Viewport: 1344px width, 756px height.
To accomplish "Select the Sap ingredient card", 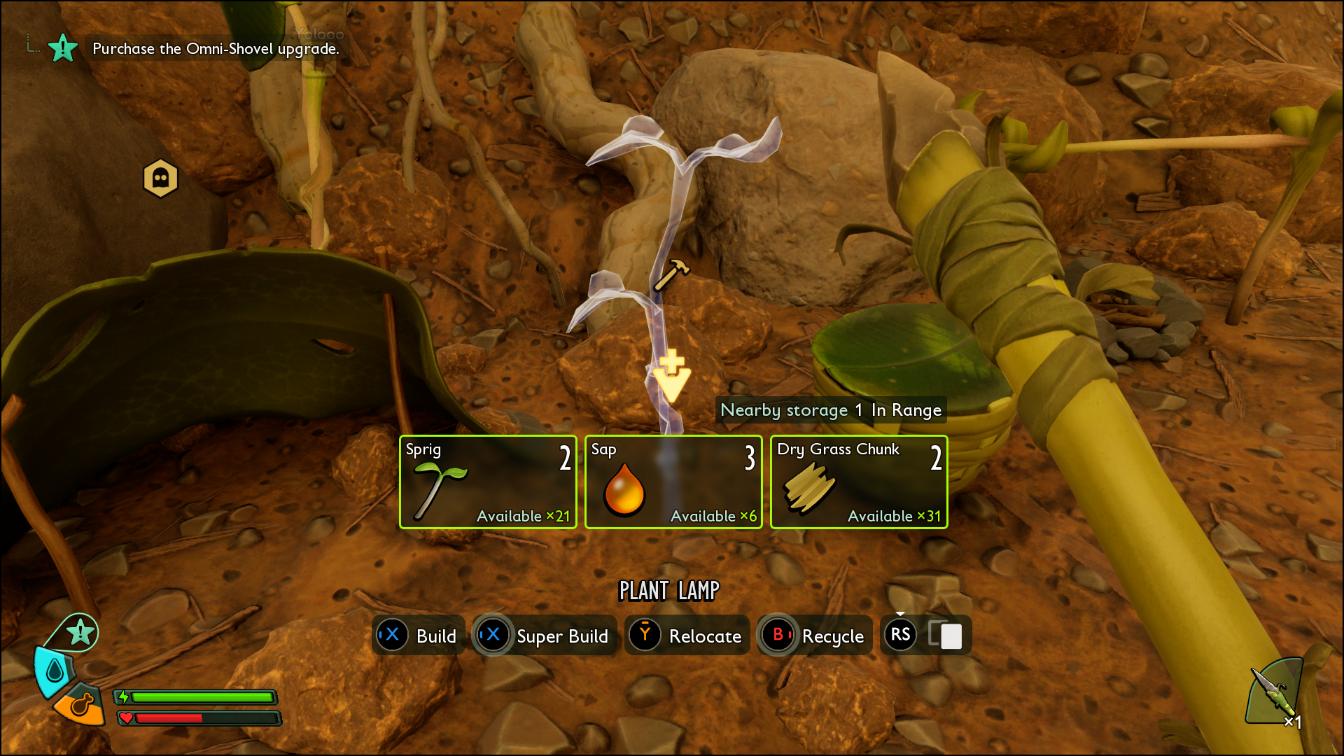I will (673, 482).
